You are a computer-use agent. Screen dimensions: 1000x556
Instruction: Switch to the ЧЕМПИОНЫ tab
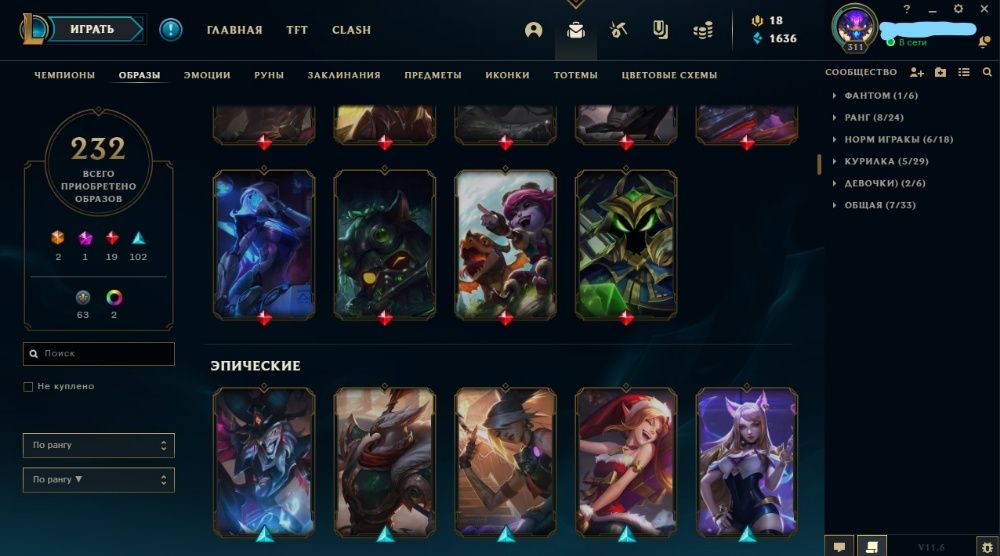point(65,75)
